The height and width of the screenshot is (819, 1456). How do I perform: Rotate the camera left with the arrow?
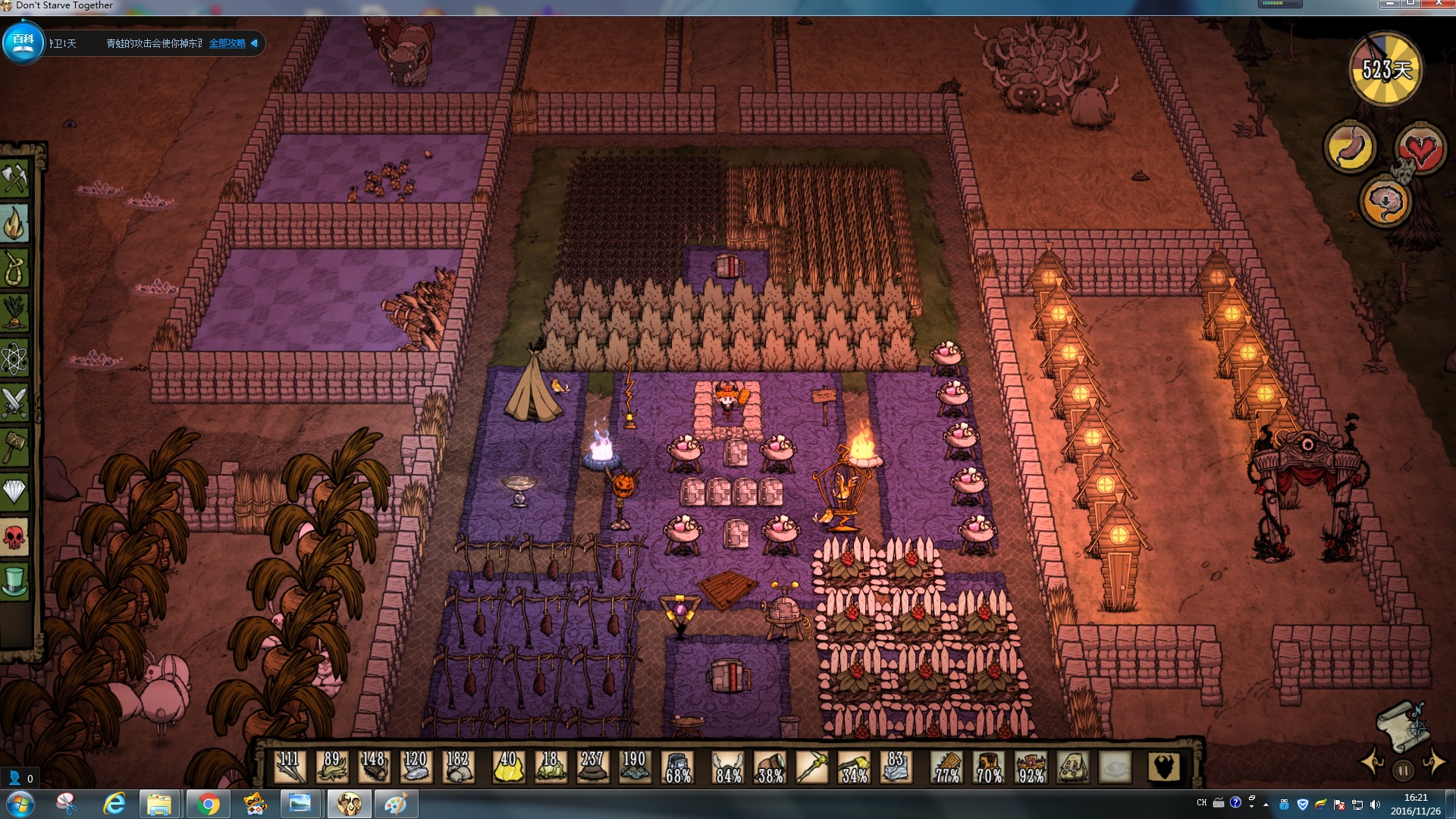(x=1373, y=763)
